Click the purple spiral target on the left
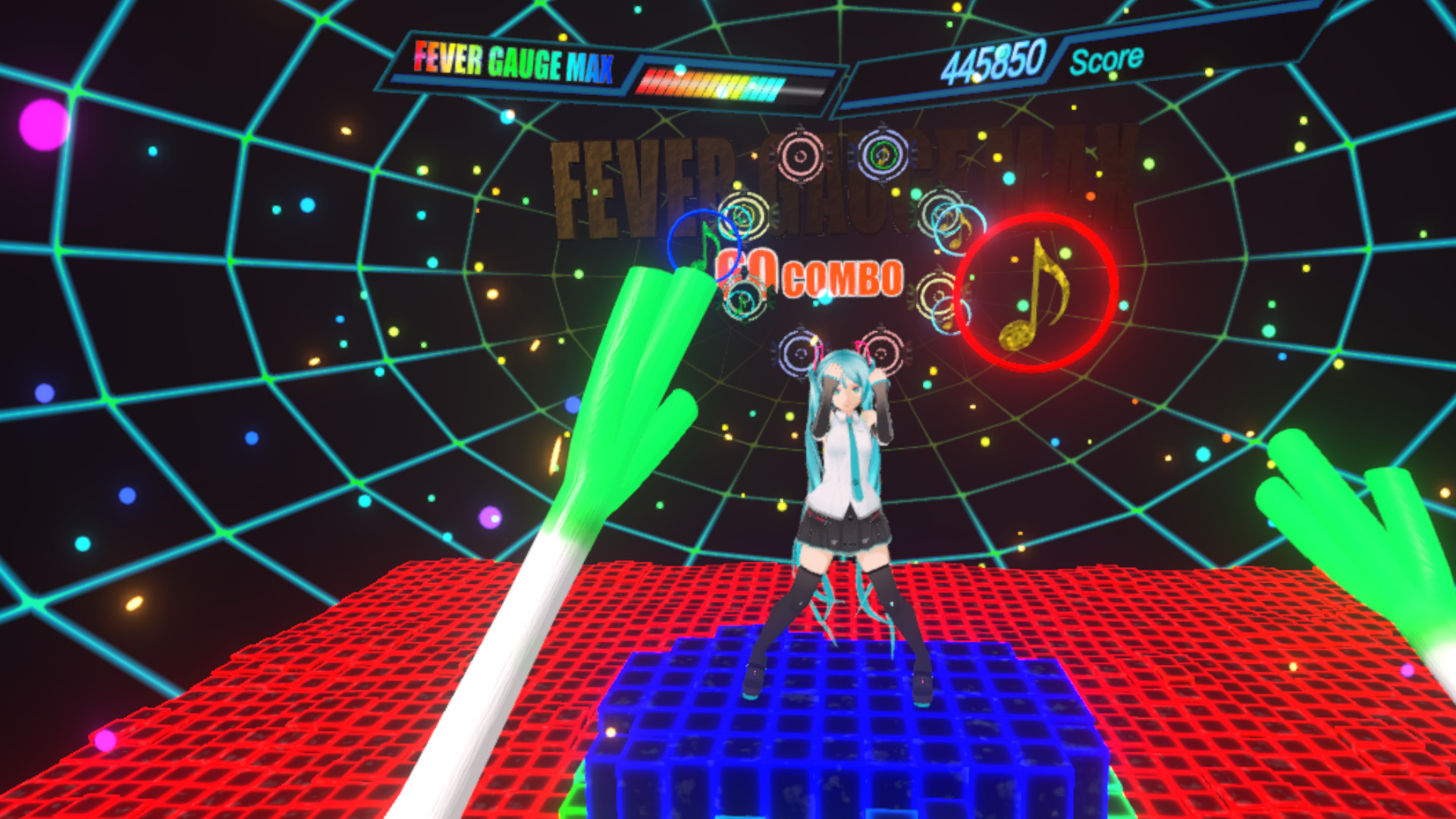The image size is (1456, 819). point(799,353)
